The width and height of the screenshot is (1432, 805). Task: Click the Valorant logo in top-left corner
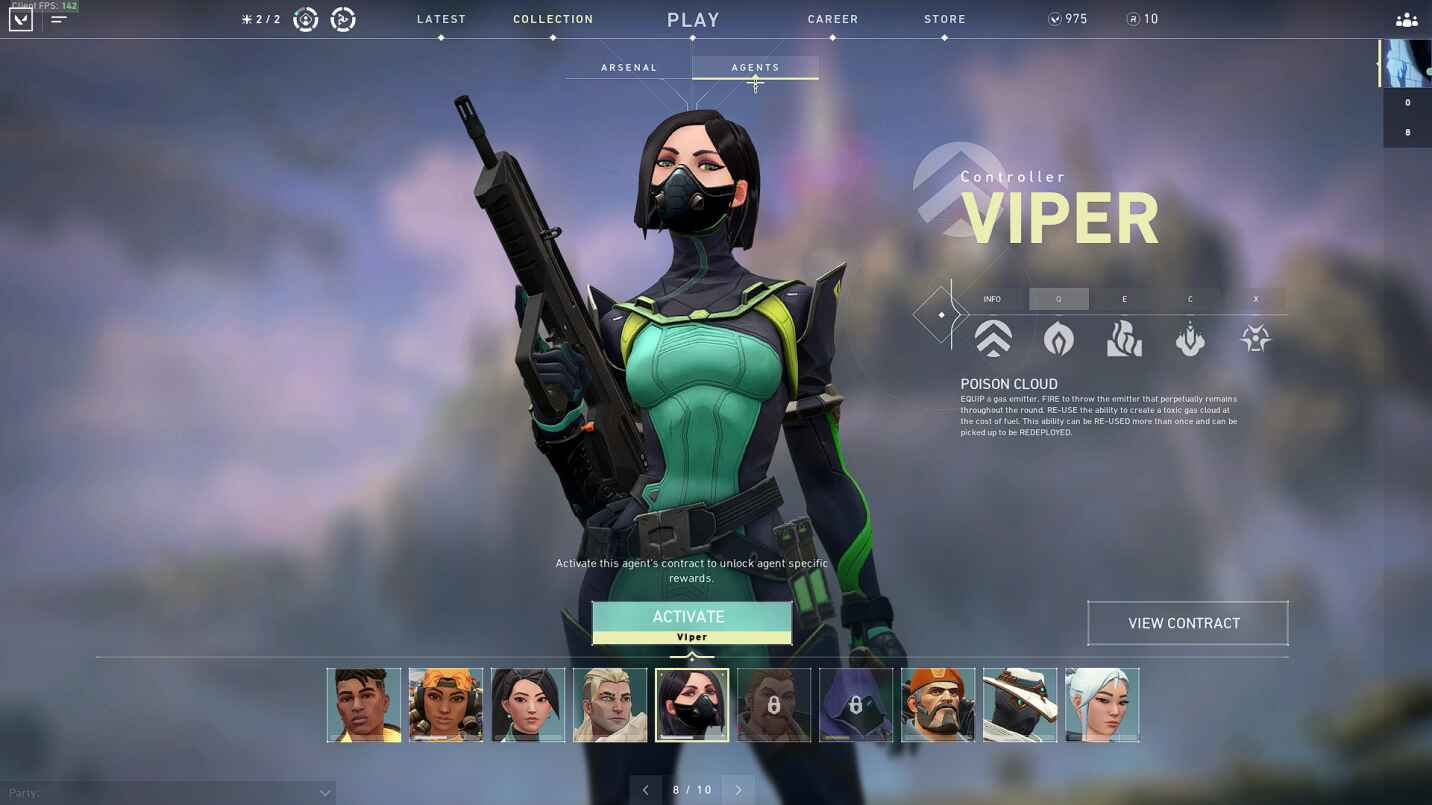click(x=20, y=18)
